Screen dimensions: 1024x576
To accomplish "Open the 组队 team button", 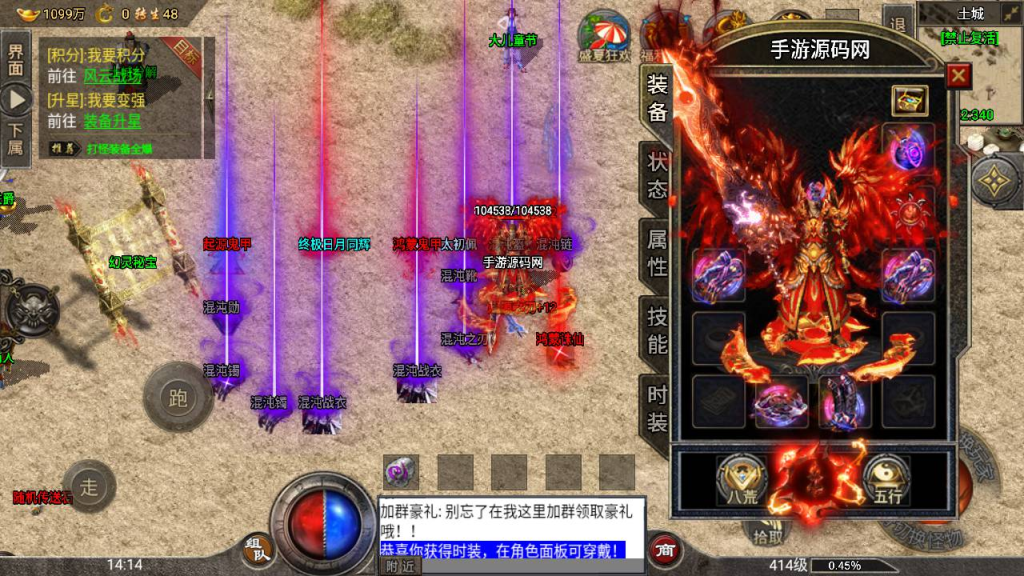I will click(256, 548).
